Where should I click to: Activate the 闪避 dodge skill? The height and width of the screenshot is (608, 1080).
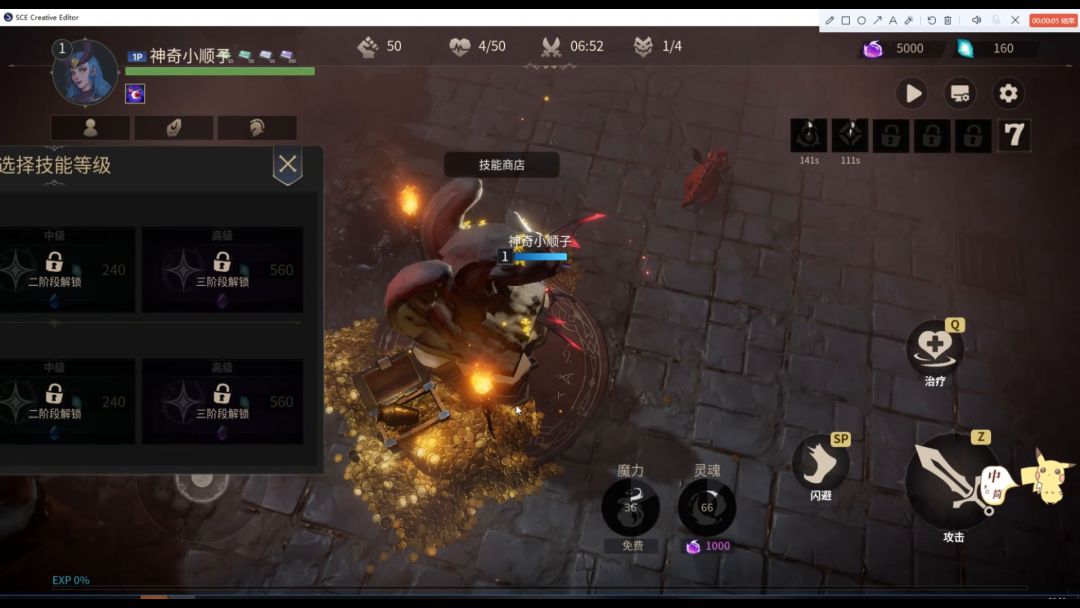click(x=820, y=464)
